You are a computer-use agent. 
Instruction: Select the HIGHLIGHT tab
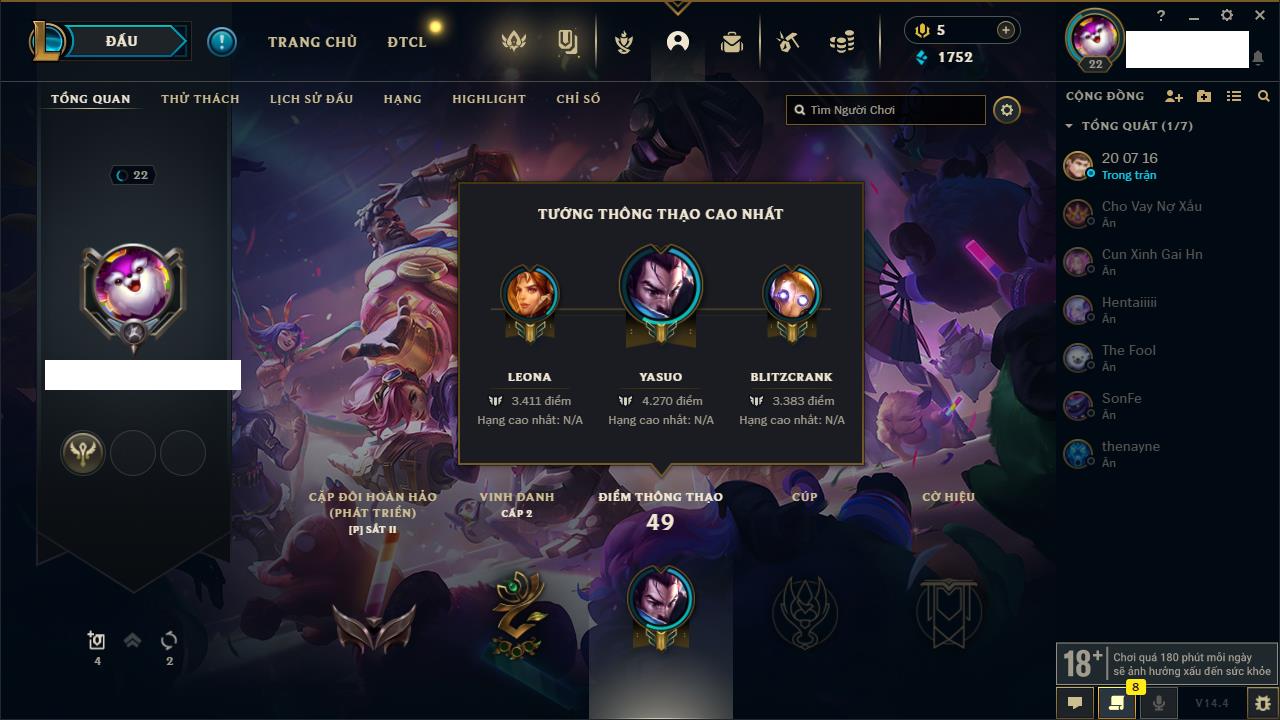488,99
